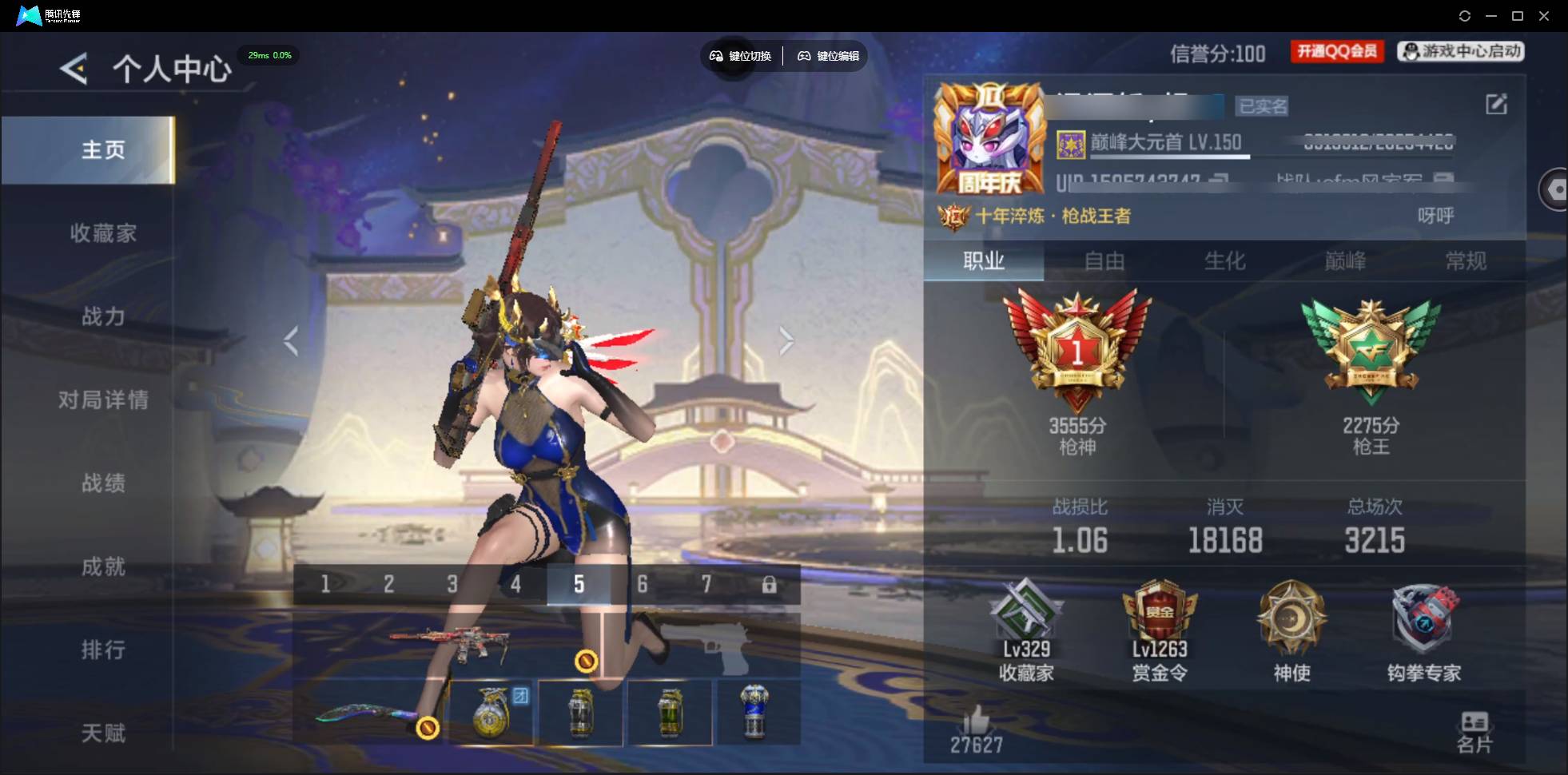Open the 赏金令 Lv1263 badge

(x=1159, y=631)
